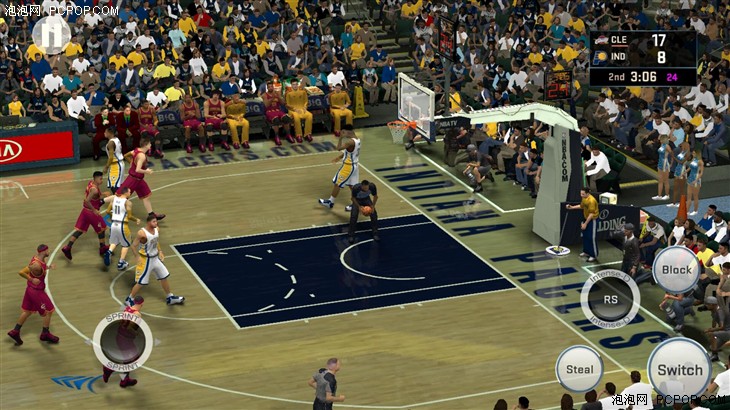Image resolution: width=730 pixels, height=410 pixels.
Task: Tap the Block defense button
Action: tap(676, 269)
